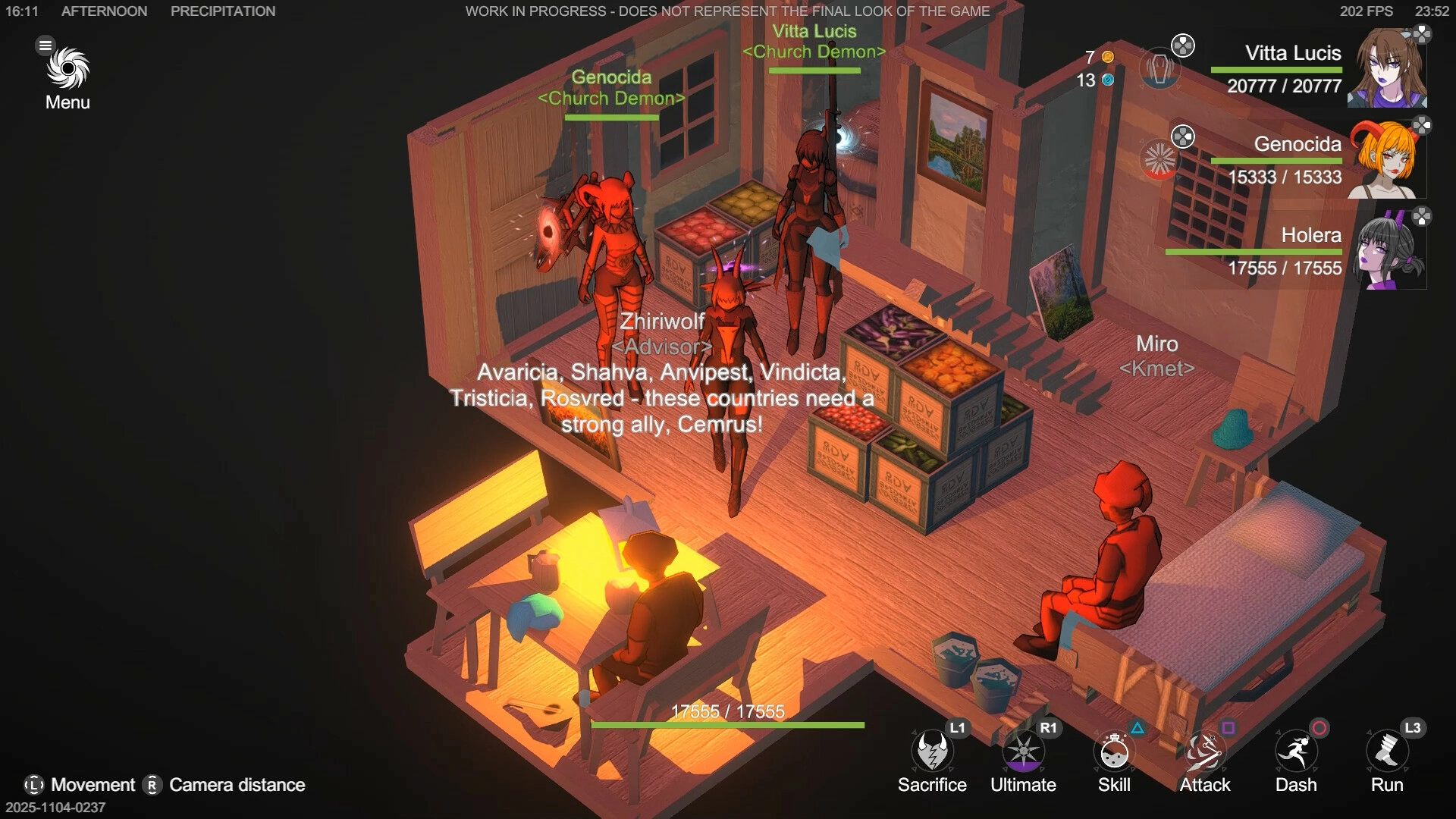Select the Attack action icon

pyautogui.click(x=1204, y=752)
